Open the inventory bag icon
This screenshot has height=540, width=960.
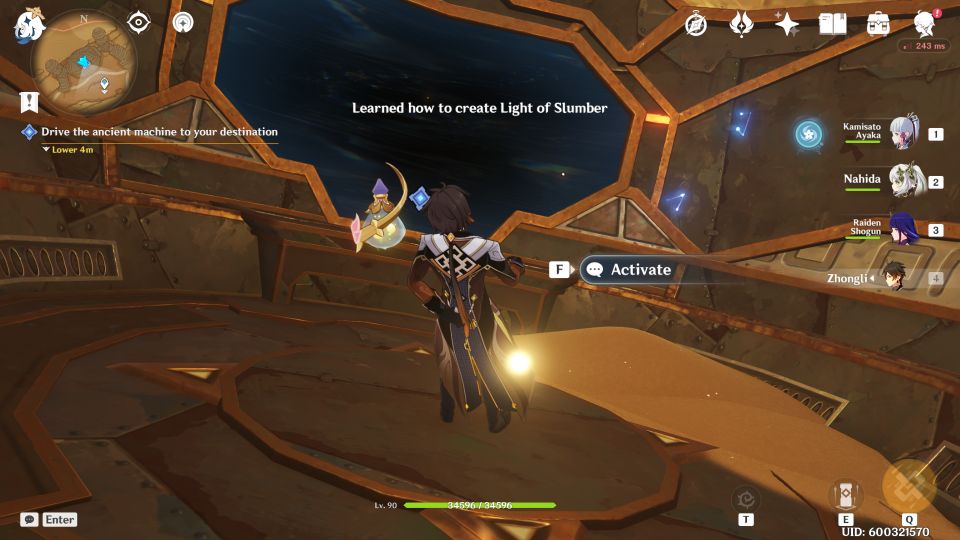(878, 24)
